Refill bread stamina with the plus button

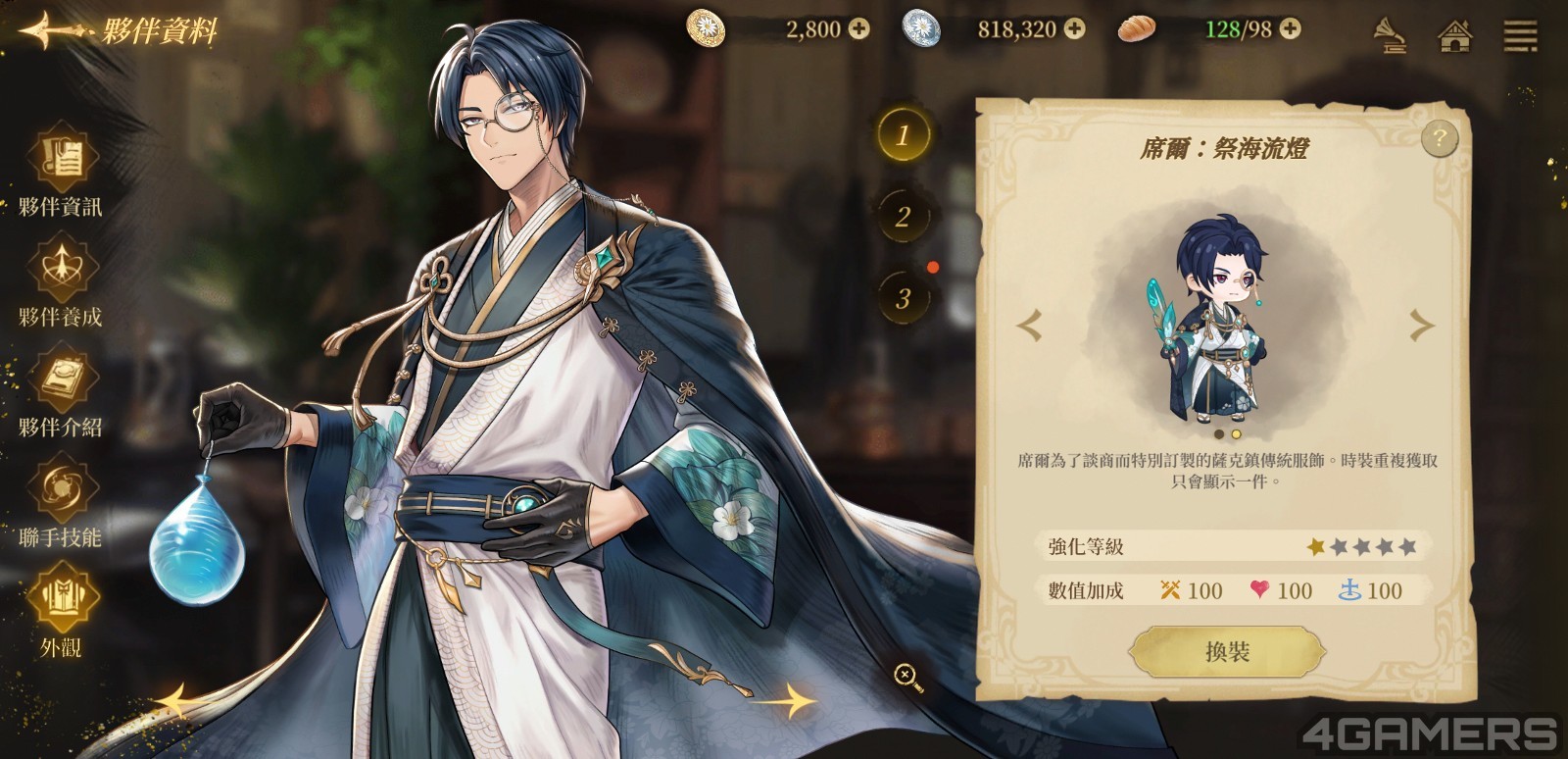click(x=1291, y=29)
